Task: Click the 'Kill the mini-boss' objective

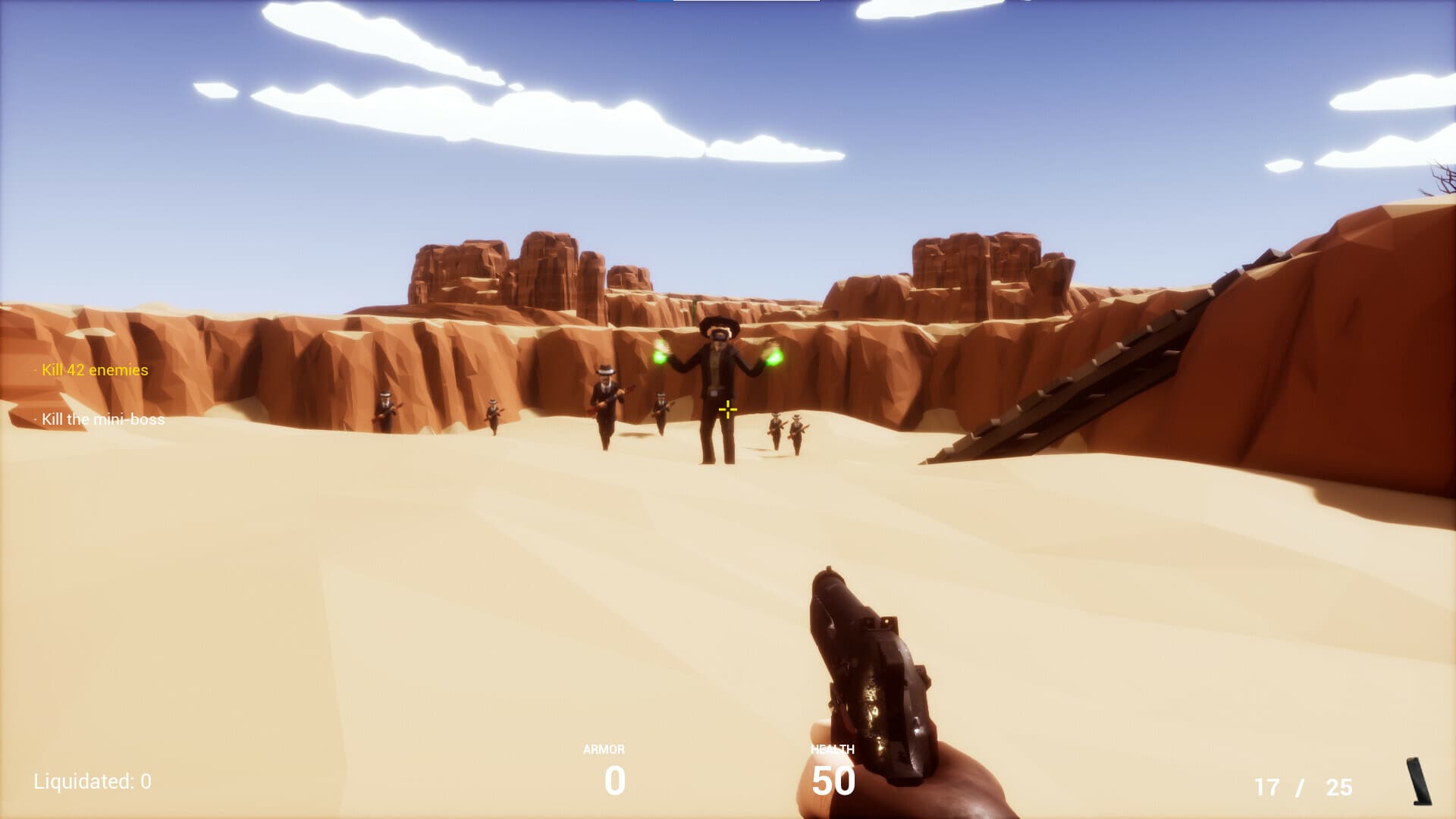Action: [100, 419]
